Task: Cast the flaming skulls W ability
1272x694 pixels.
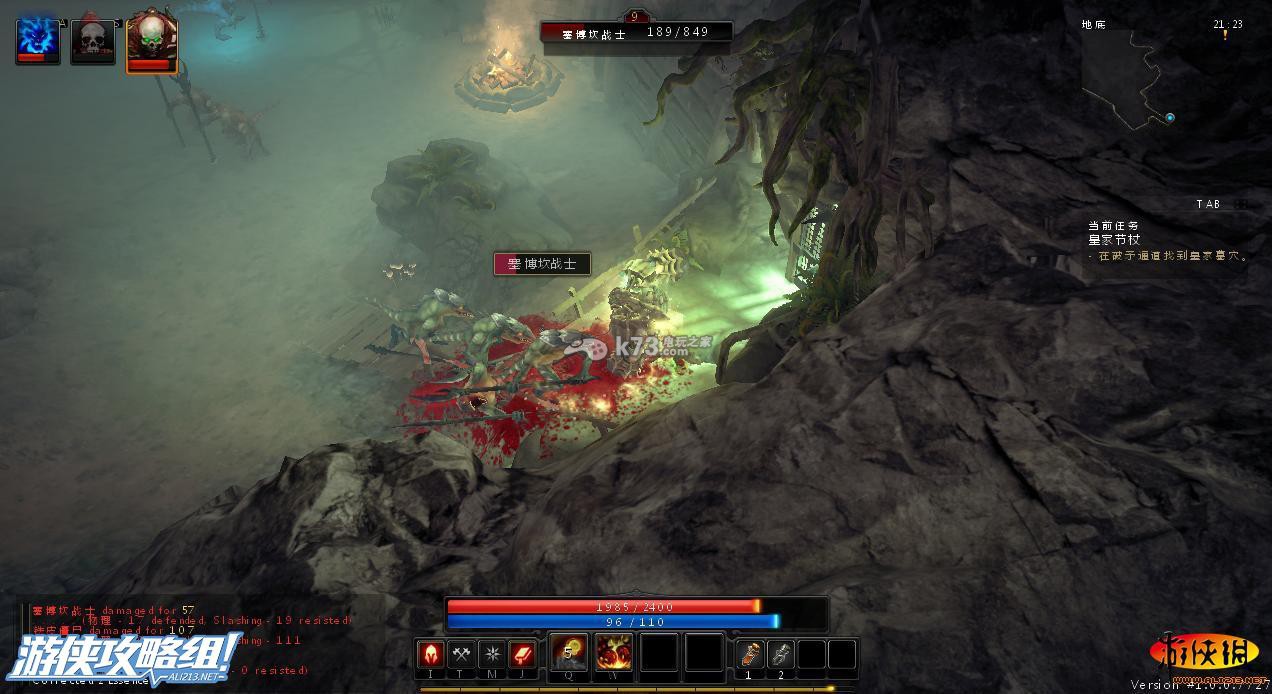Action: (613, 653)
